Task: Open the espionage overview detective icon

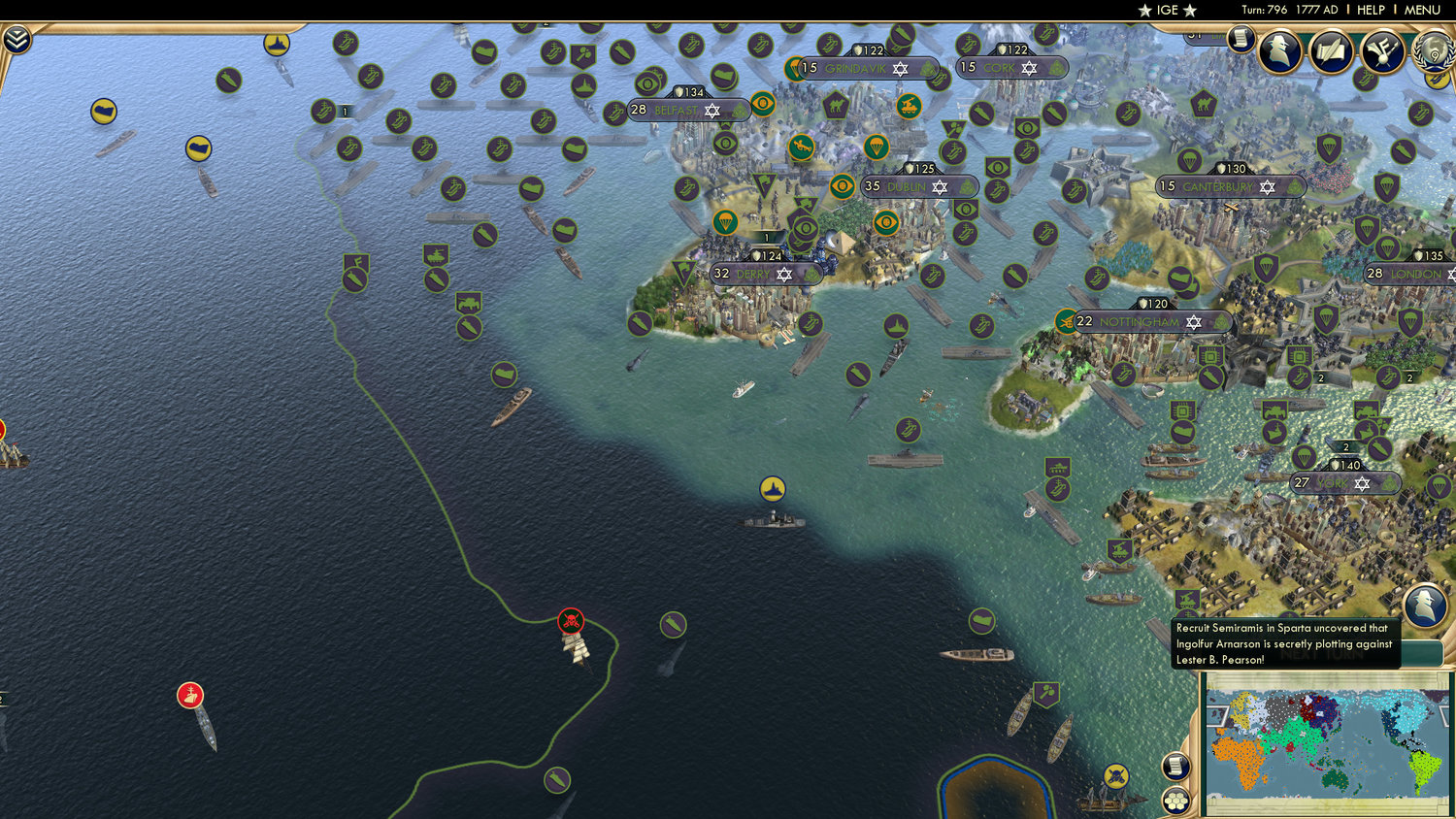Action: [x=1281, y=50]
